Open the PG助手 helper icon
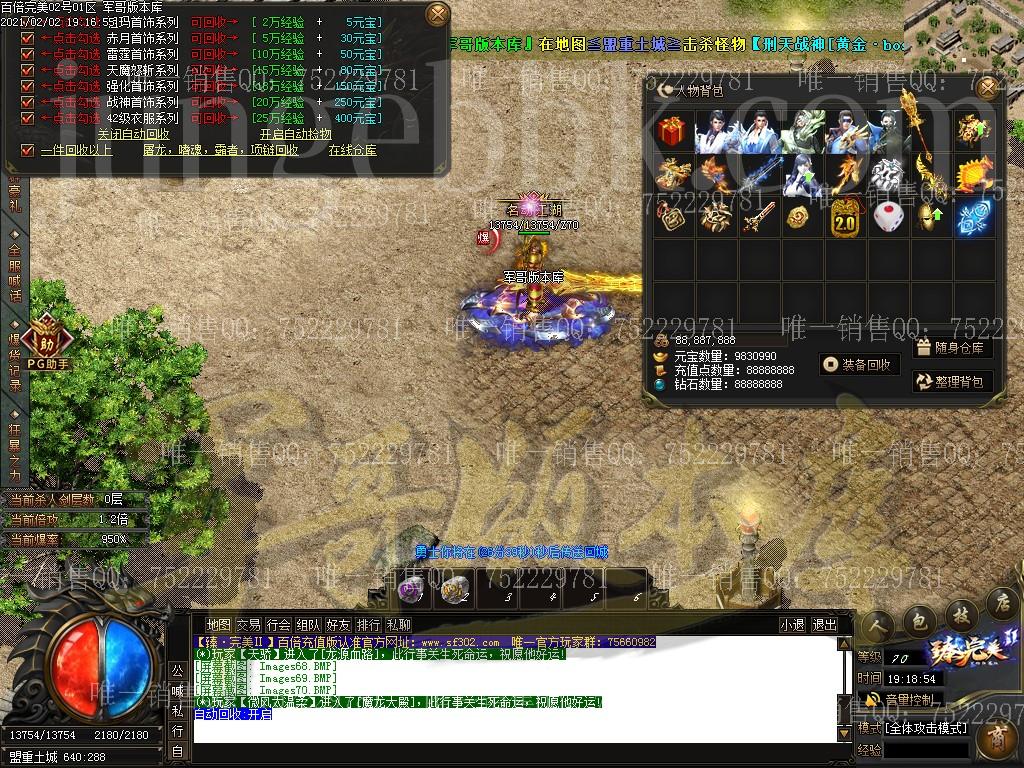 [x=47, y=342]
